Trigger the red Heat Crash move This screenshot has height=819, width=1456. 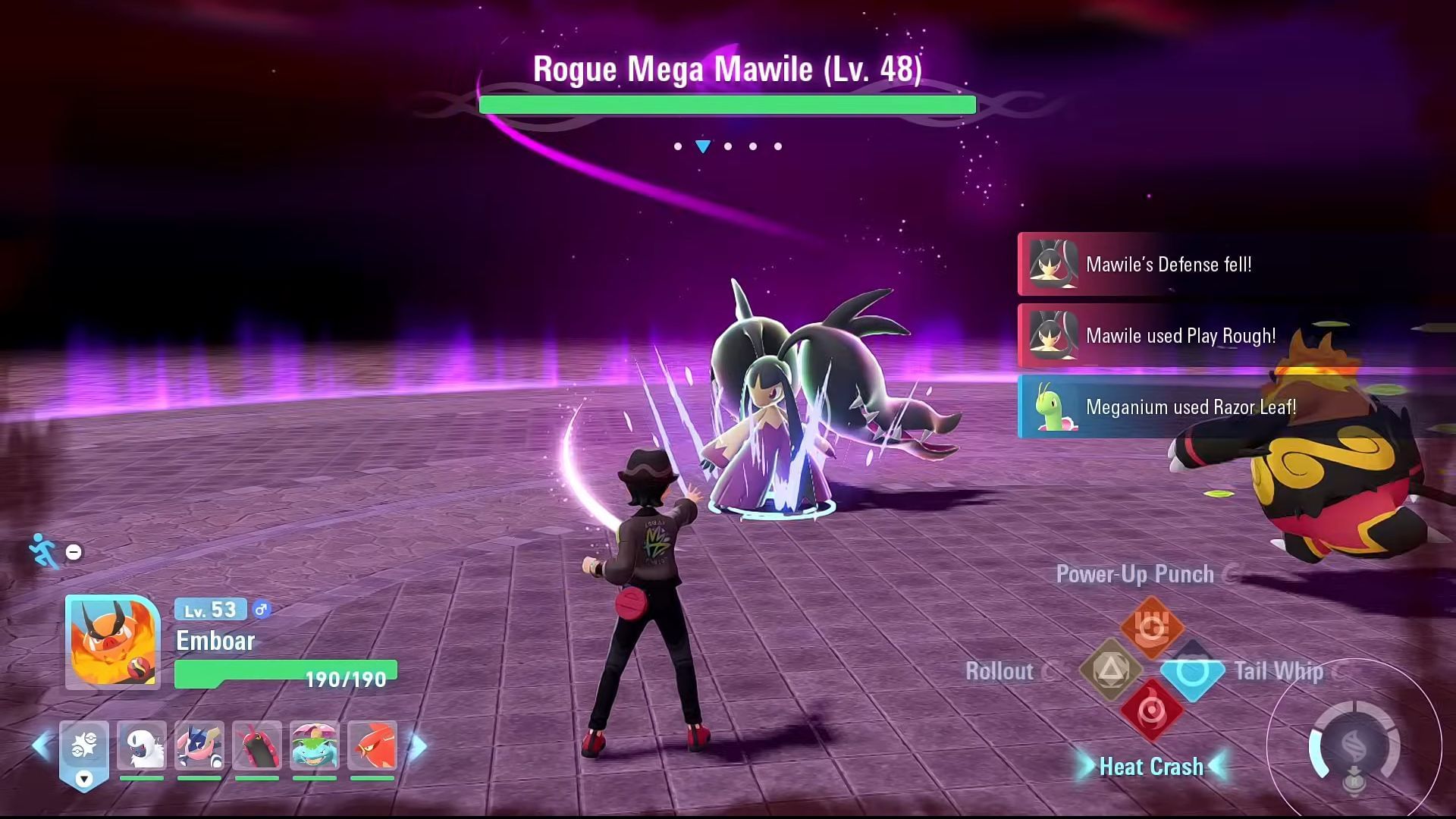(1151, 712)
